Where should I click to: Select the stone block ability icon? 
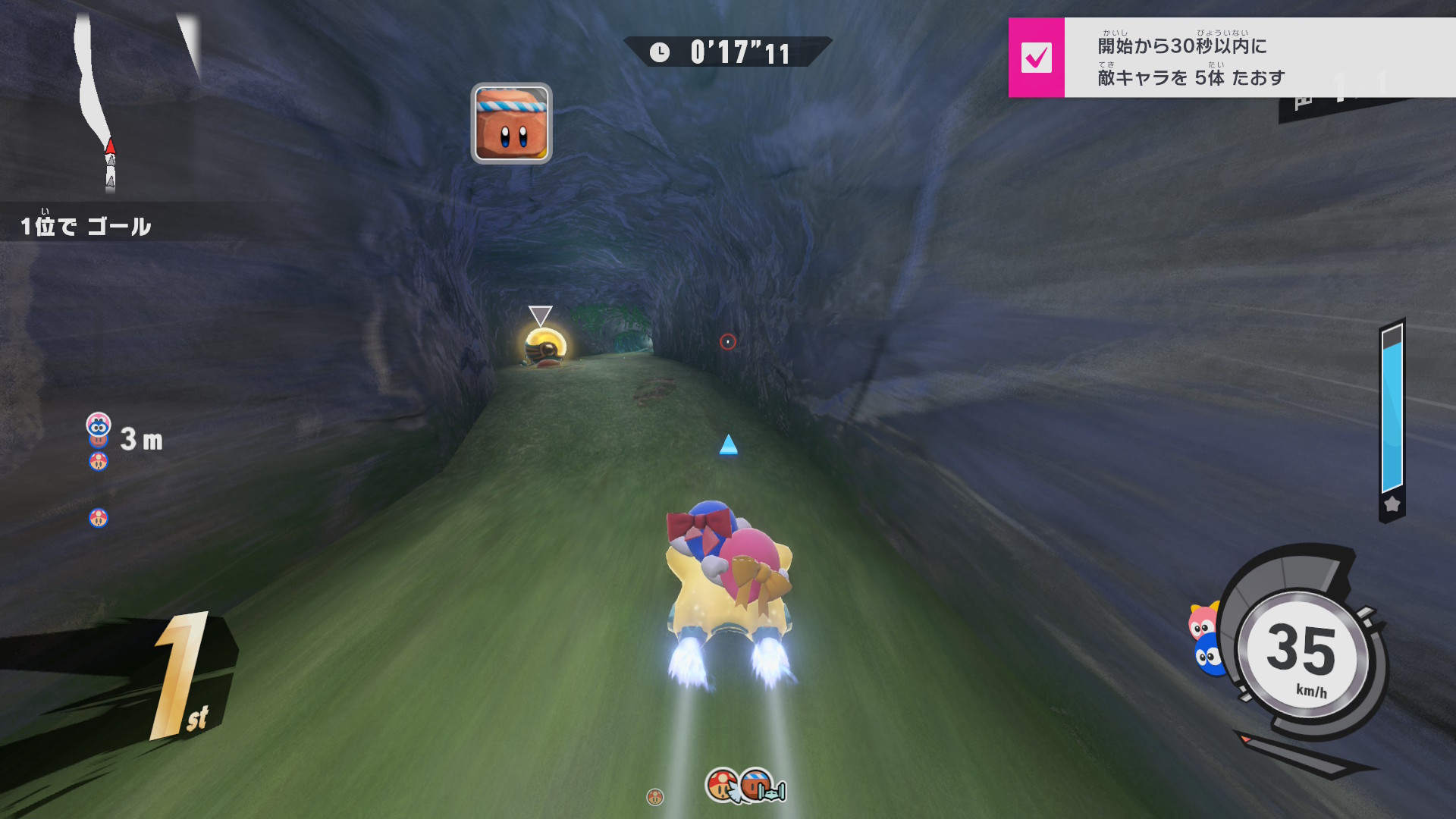click(511, 124)
